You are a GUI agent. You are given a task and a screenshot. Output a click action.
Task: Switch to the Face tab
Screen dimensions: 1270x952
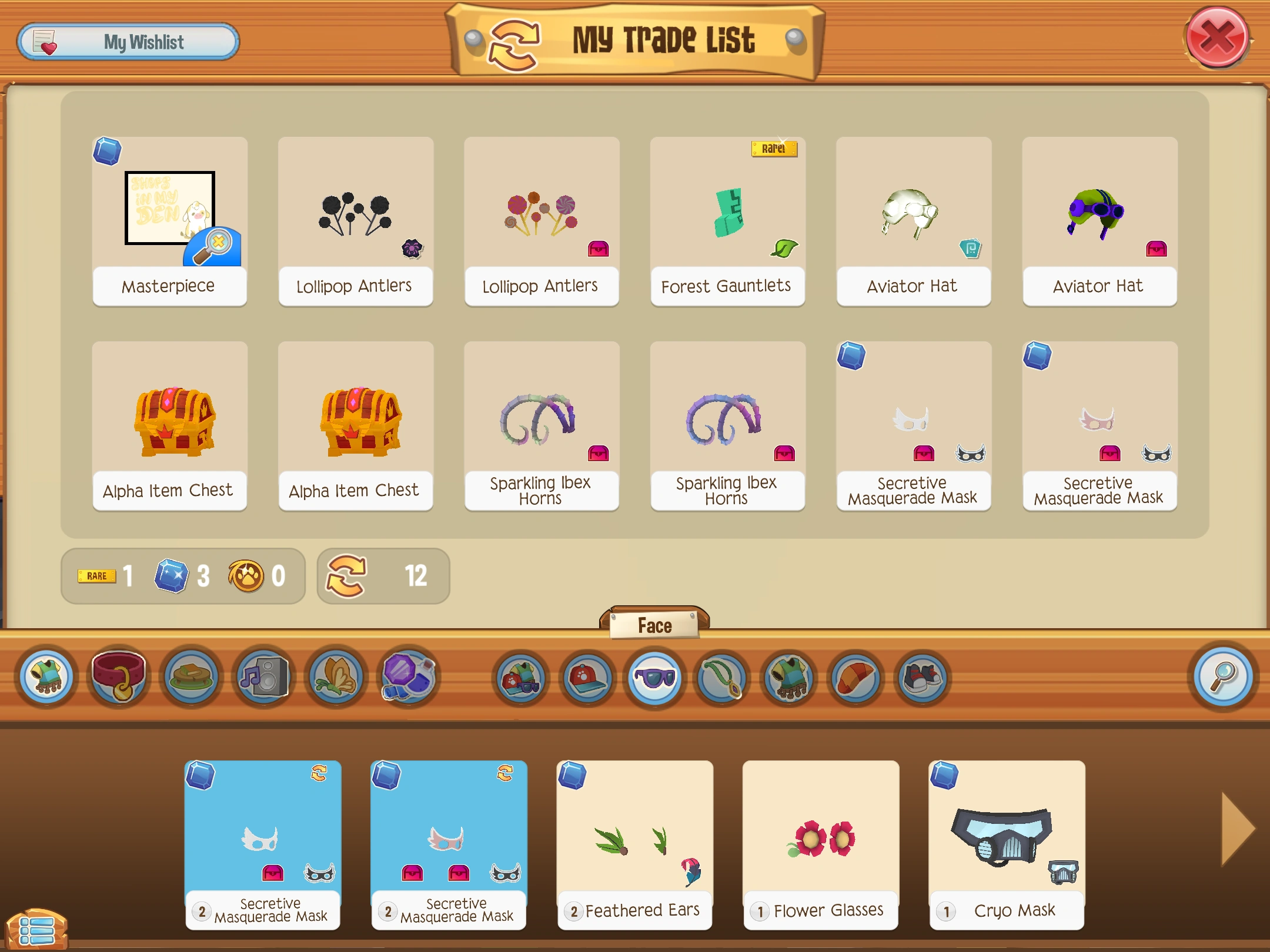tap(654, 625)
